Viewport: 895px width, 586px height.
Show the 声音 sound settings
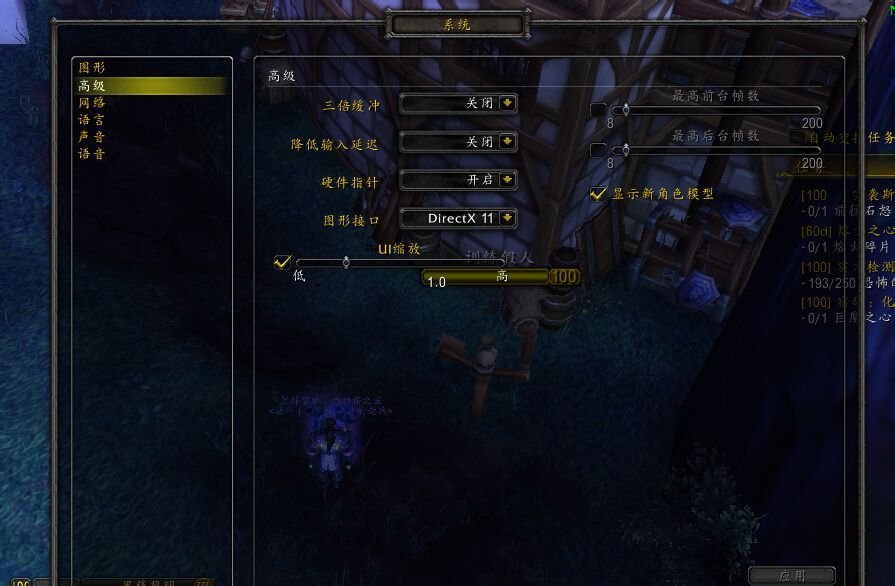(x=92, y=137)
